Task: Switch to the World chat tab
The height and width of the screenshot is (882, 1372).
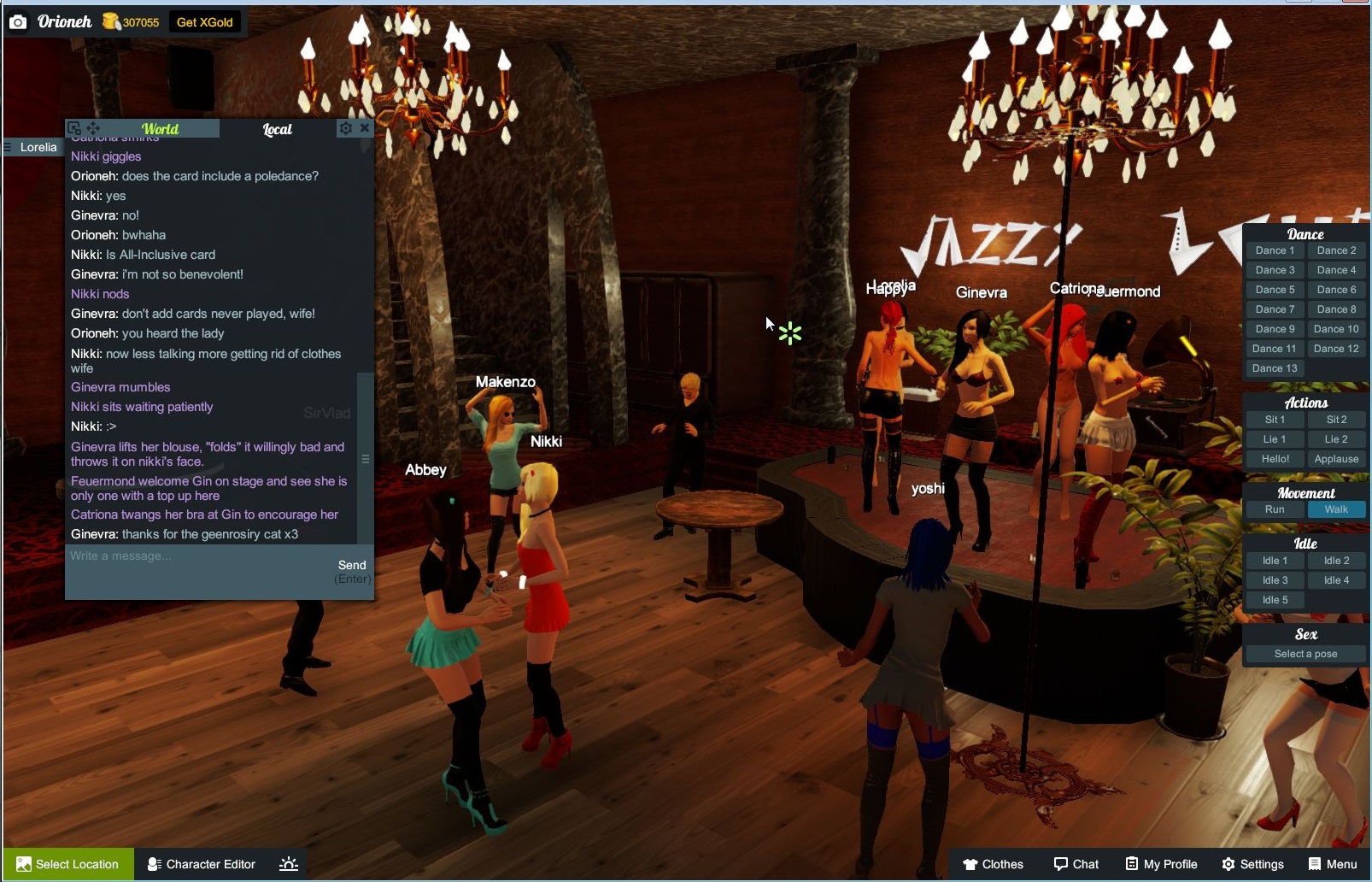Action: pos(162,128)
